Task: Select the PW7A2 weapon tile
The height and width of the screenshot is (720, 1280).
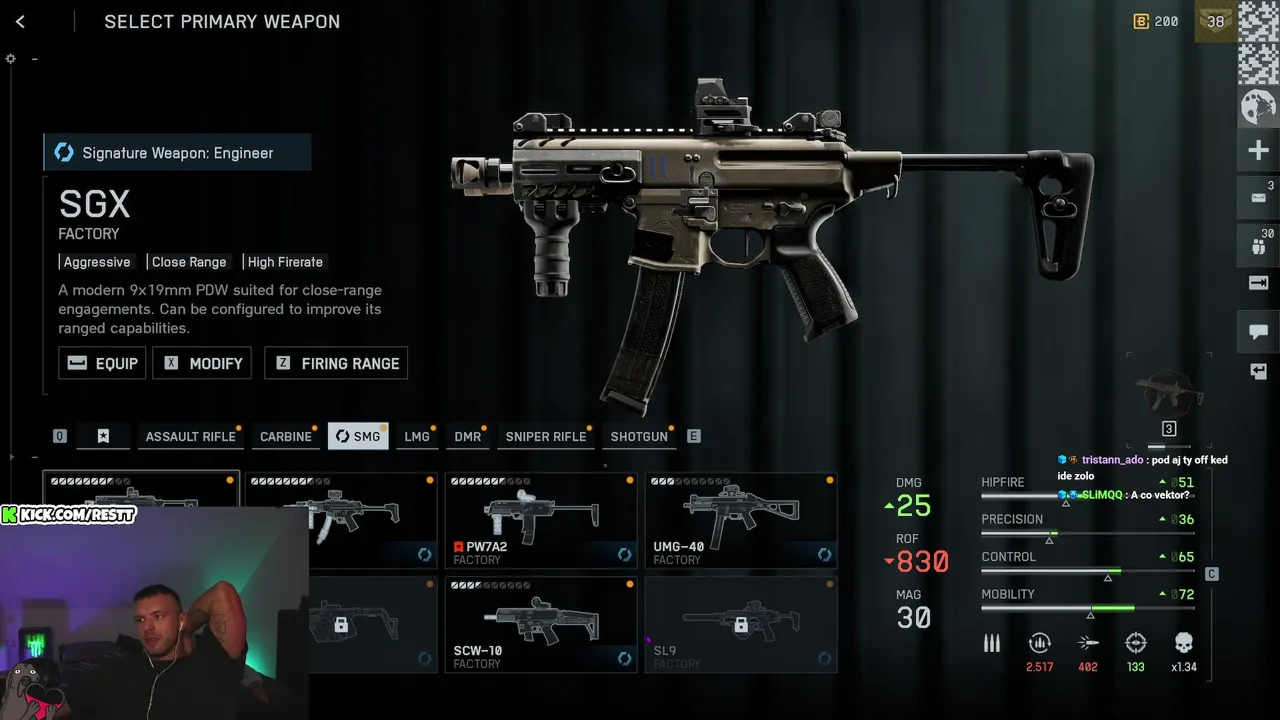Action: click(541, 520)
